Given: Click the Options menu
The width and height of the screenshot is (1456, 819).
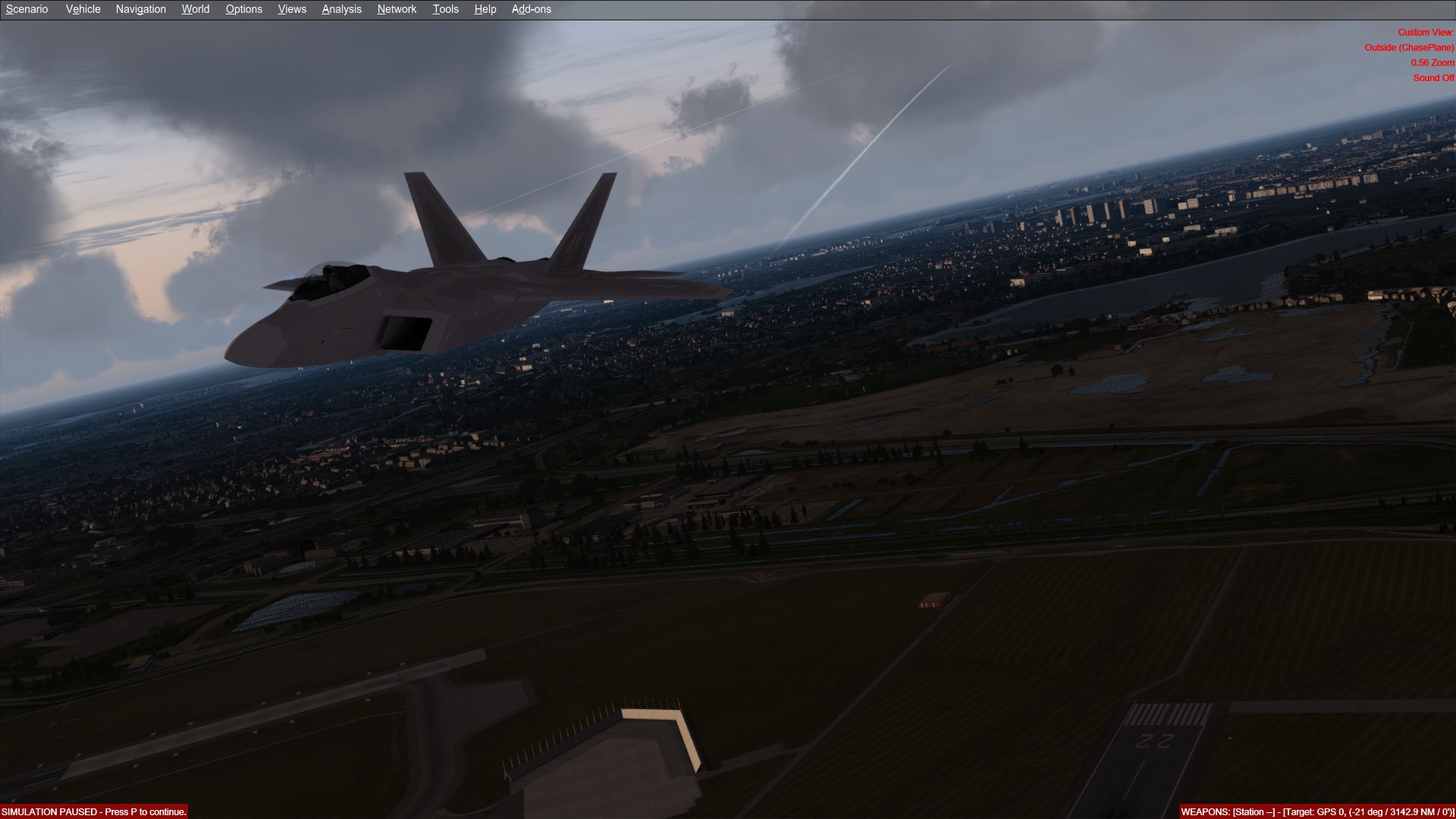Looking at the screenshot, I should pyautogui.click(x=244, y=9).
